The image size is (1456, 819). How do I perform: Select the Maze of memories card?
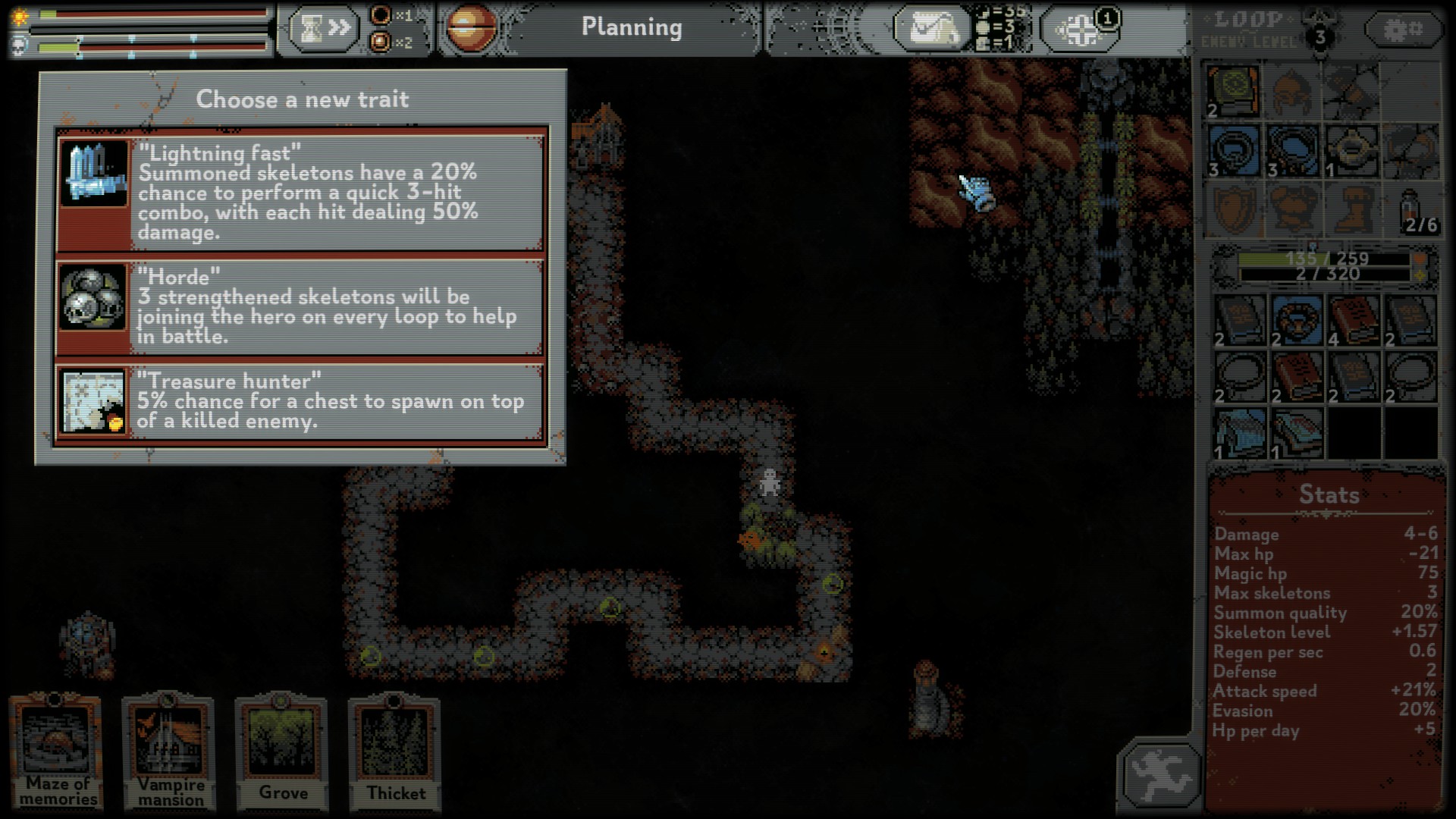[x=57, y=751]
